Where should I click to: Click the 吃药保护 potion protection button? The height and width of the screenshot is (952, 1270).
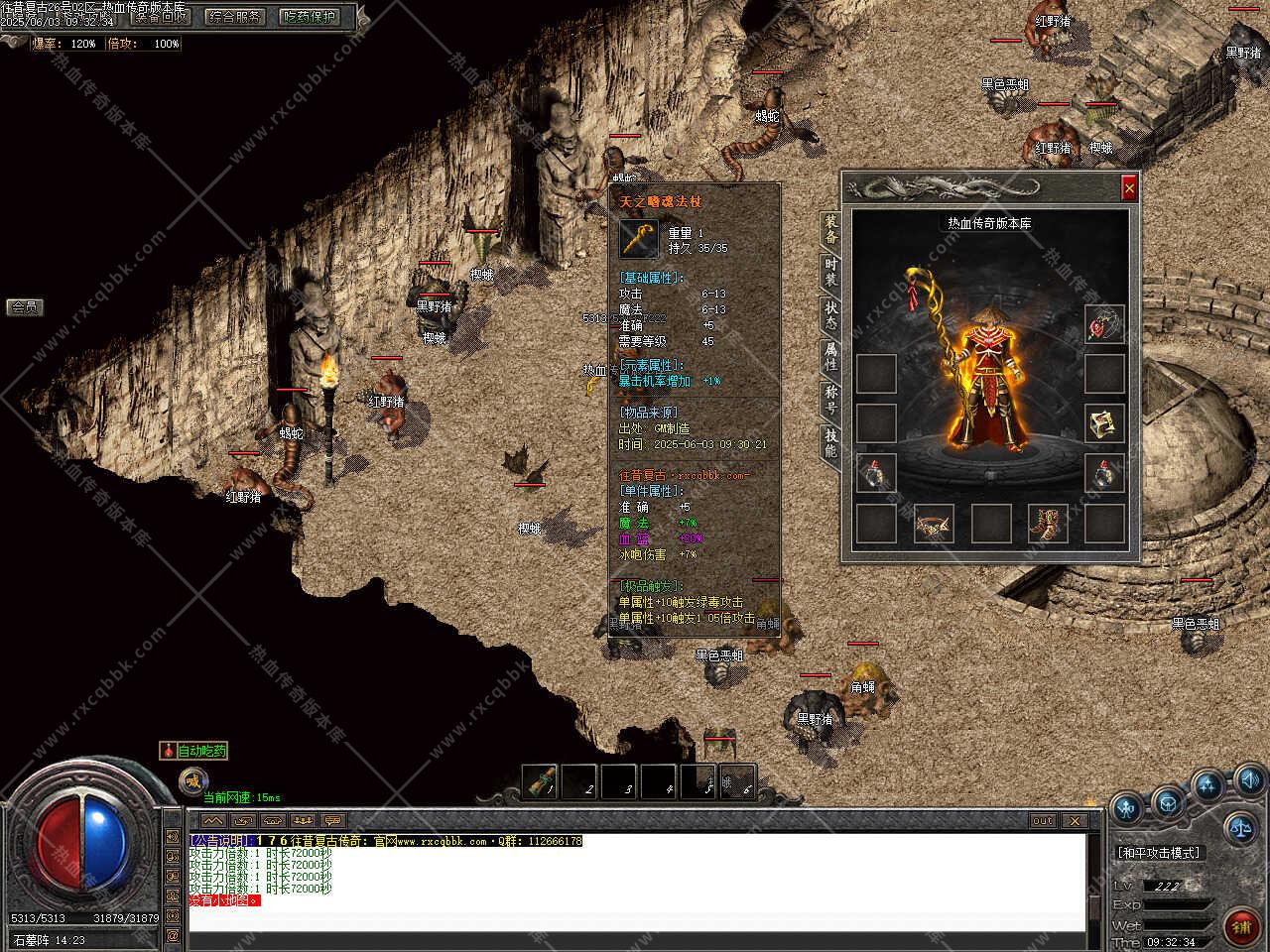tap(309, 16)
